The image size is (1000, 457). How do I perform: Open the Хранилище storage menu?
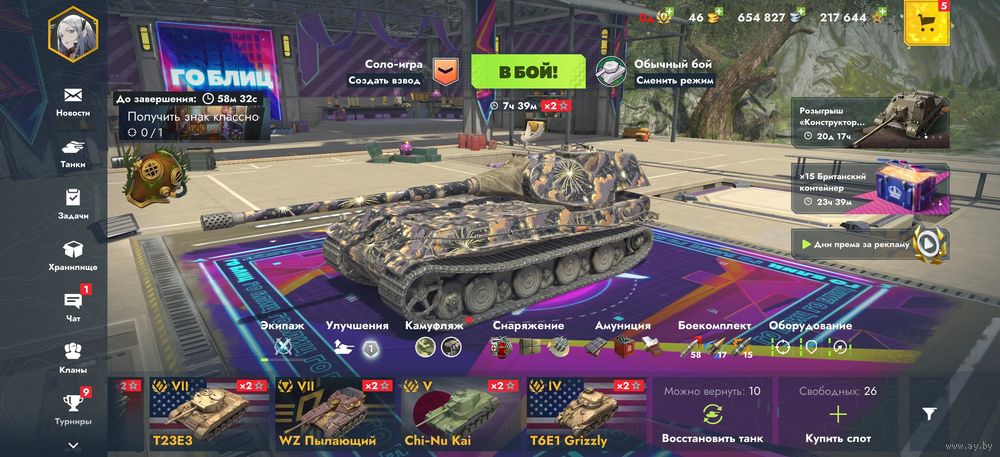click(x=72, y=255)
